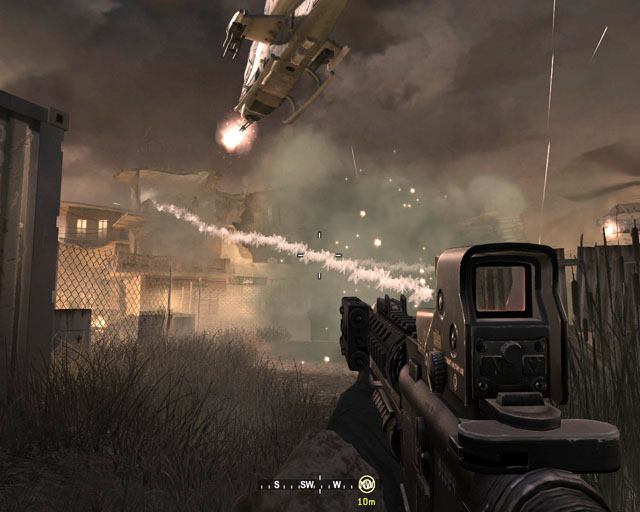
Task: Click the yellow objective marker on the compass
Action: 366,484
